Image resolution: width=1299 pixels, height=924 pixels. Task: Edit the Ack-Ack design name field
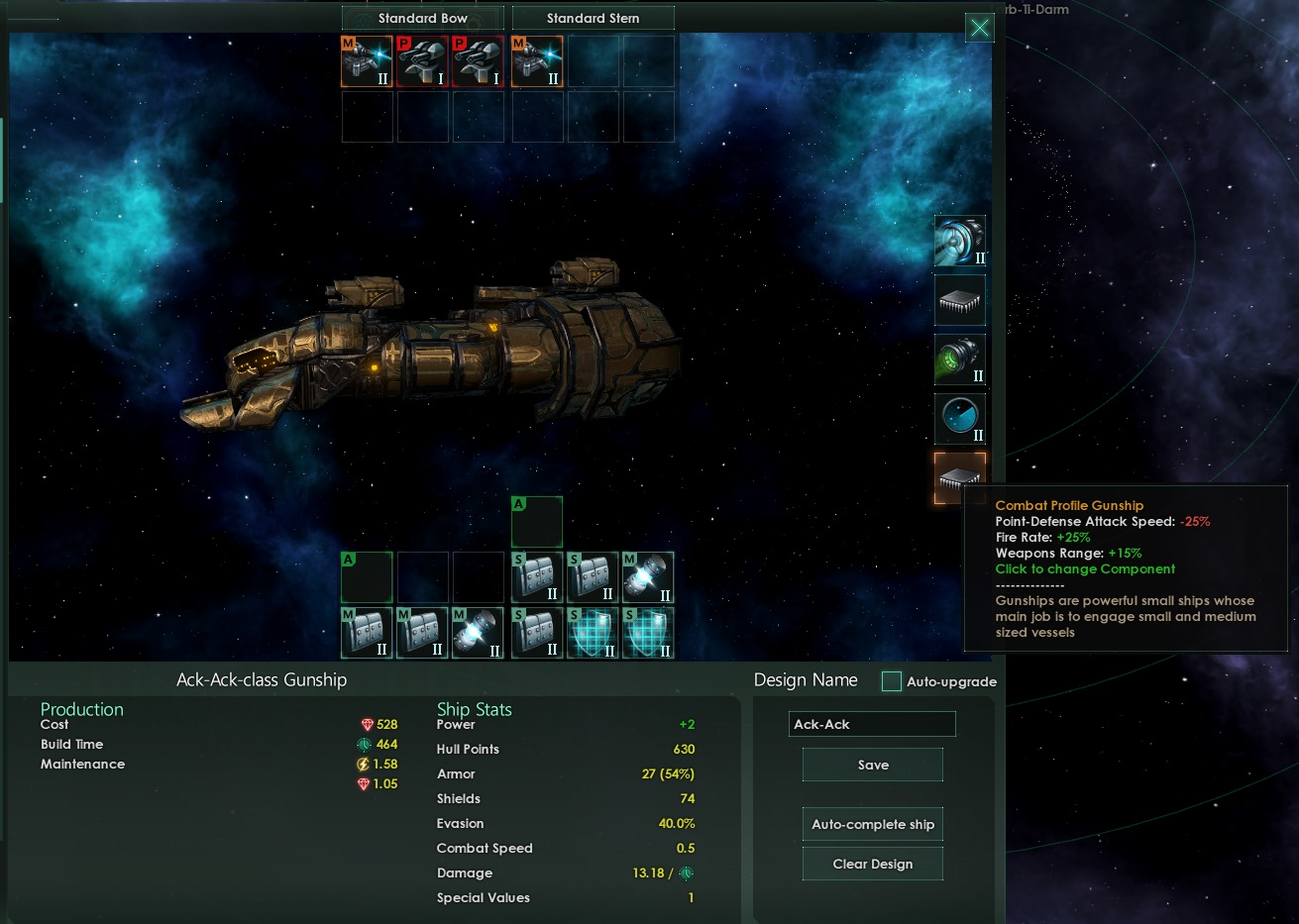pos(872,724)
